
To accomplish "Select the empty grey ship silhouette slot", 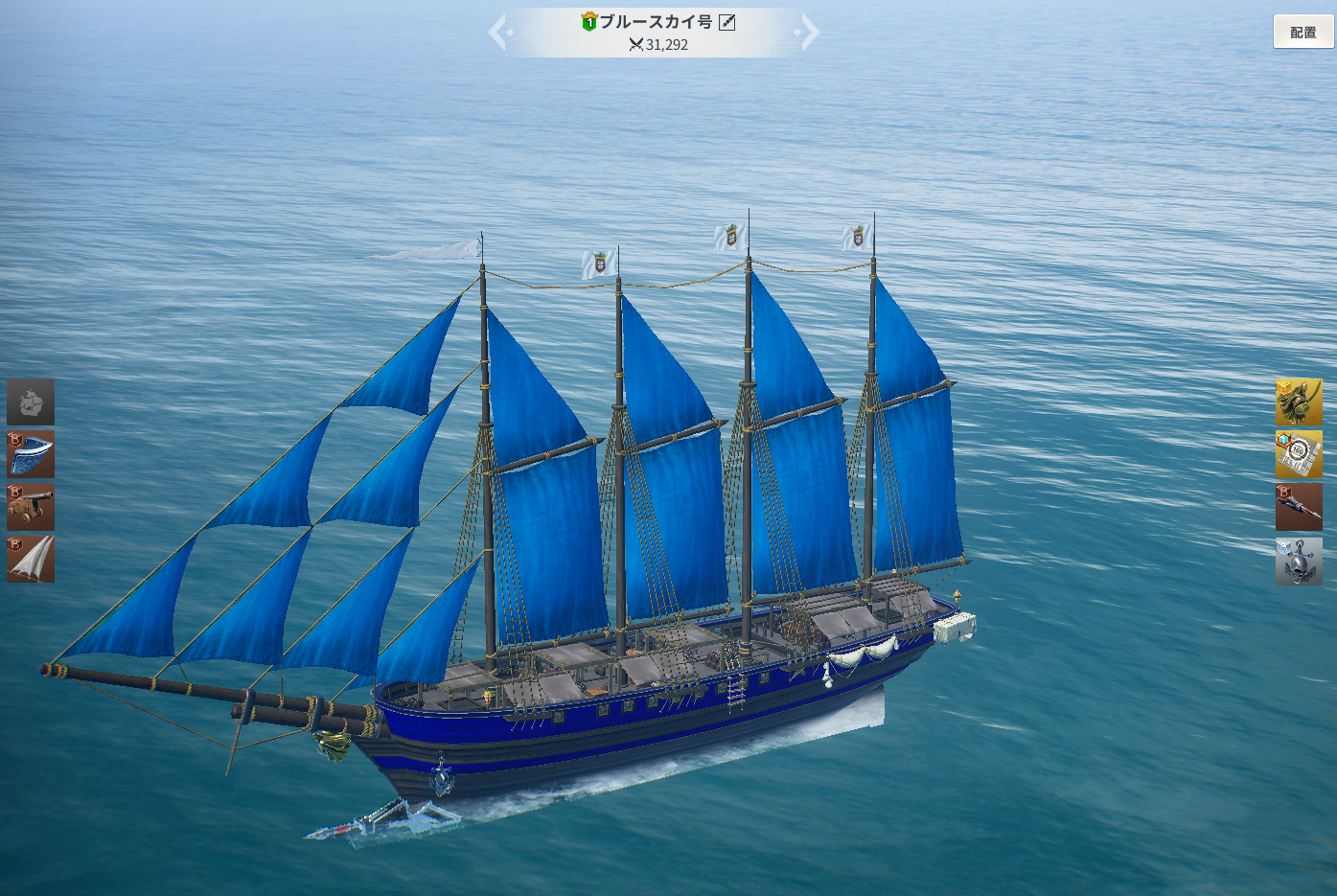I will pos(31,402).
